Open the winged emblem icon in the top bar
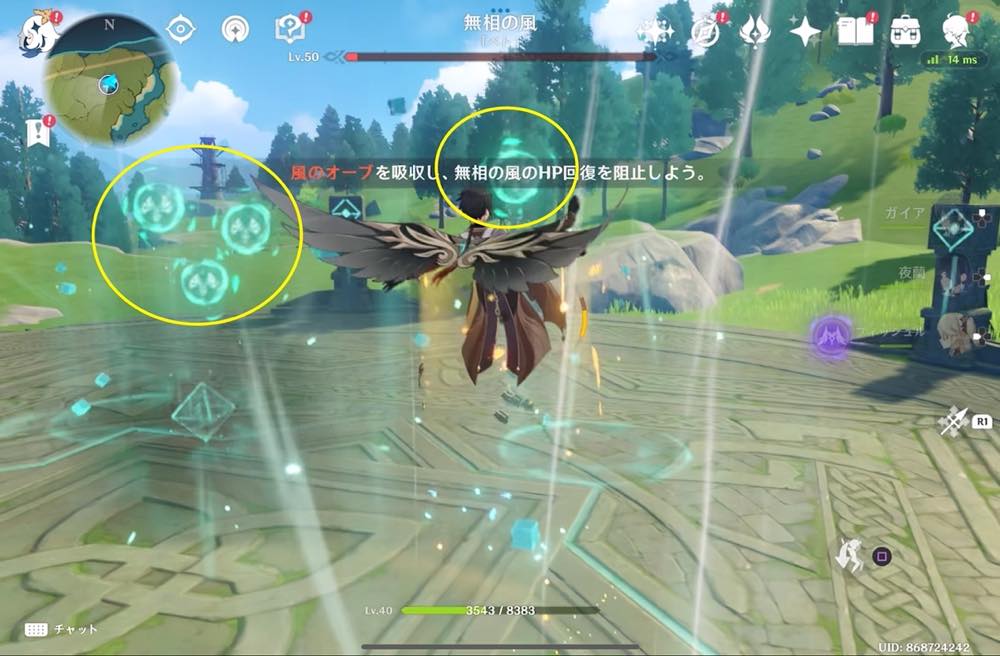 click(754, 31)
